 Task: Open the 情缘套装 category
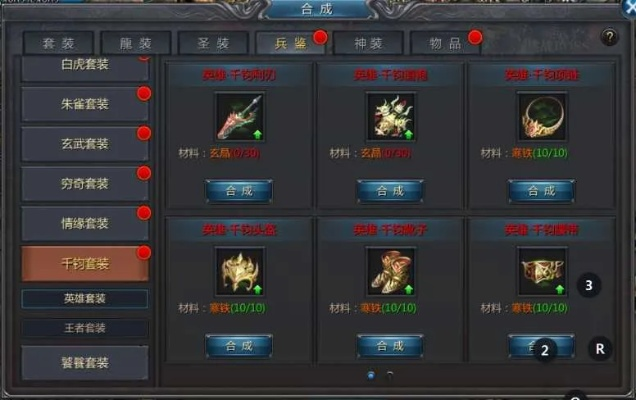pyautogui.click(x=84, y=222)
